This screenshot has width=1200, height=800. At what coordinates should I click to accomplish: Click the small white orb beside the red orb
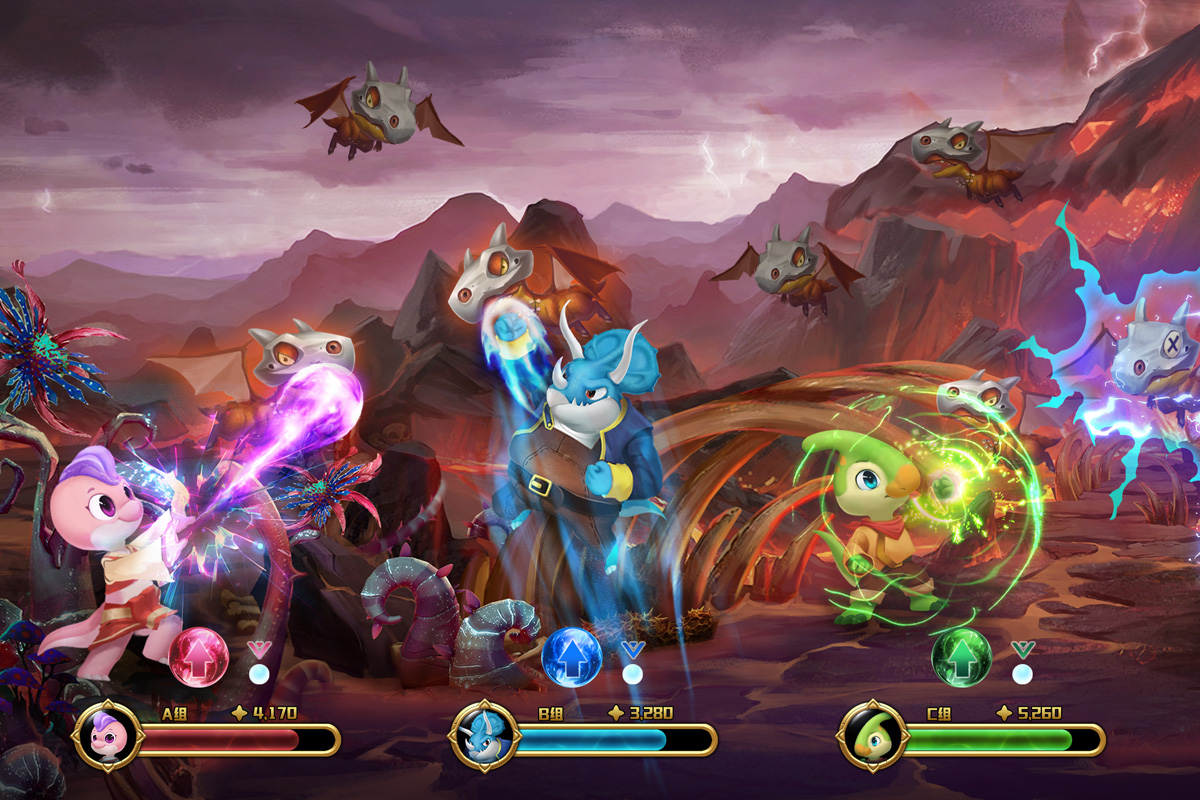click(259, 673)
